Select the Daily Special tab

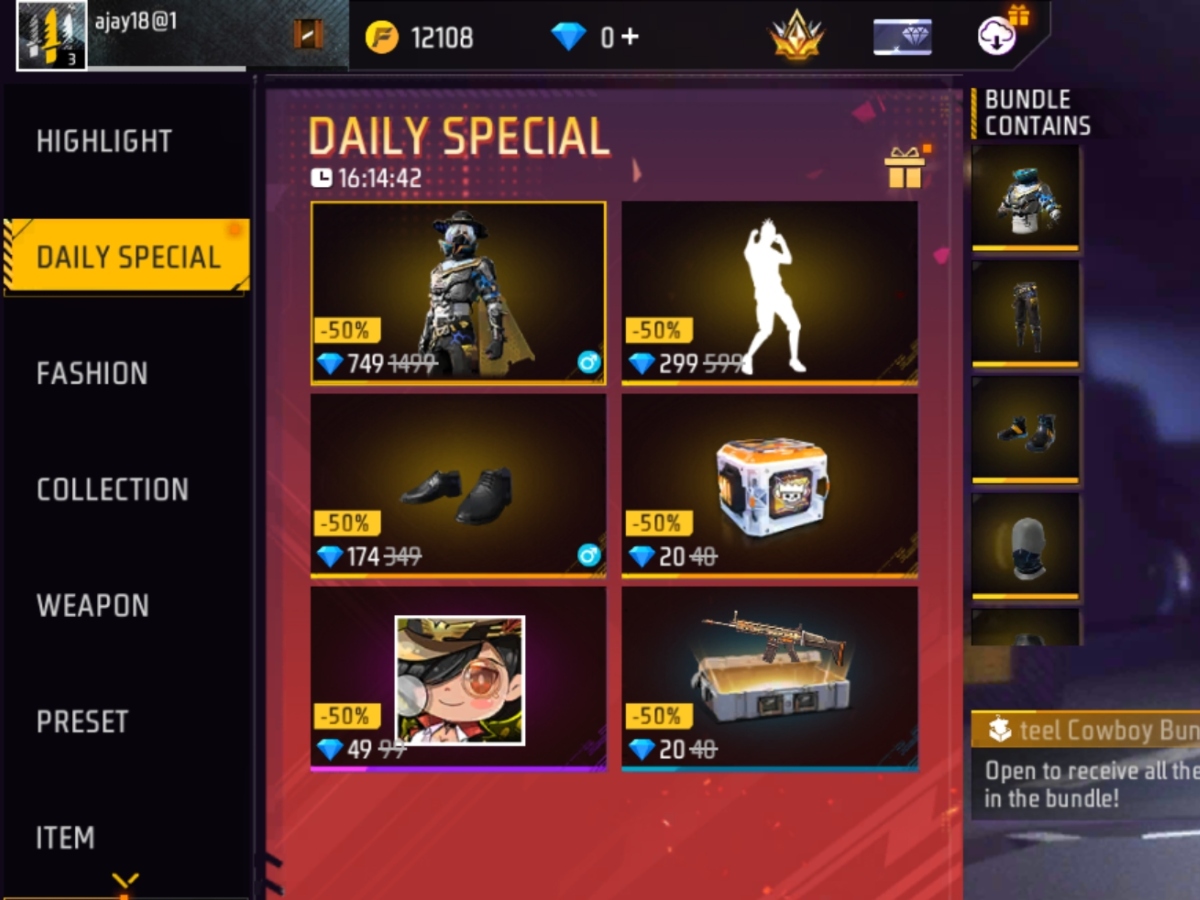point(127,257)
